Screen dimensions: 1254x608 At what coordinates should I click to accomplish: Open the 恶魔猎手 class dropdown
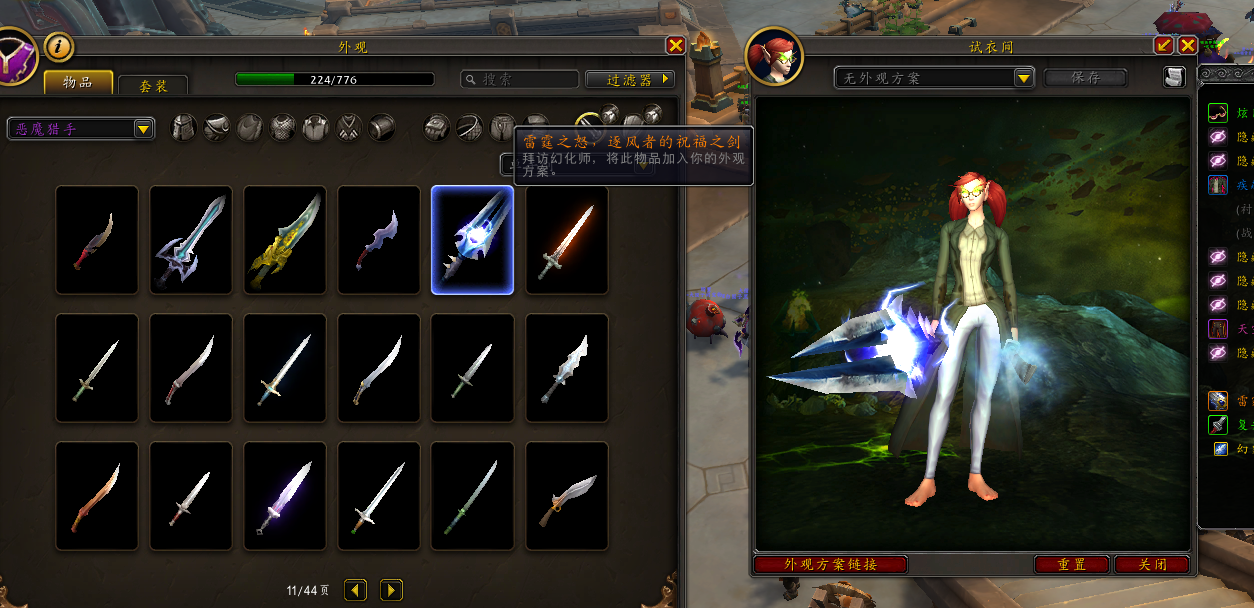click(x=81, y=128)
